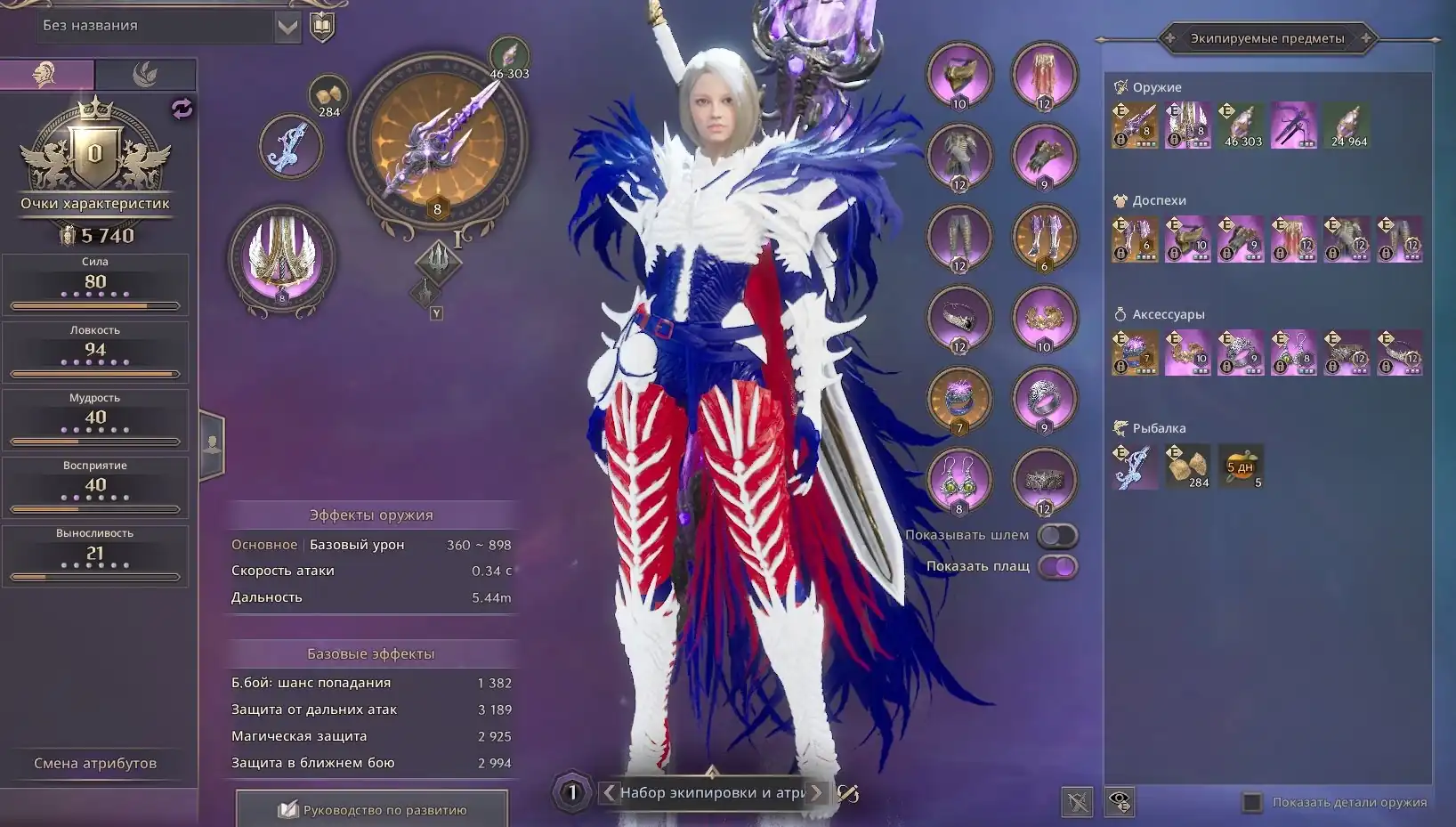Switch to next equipment set arrow

click(816, 792)
